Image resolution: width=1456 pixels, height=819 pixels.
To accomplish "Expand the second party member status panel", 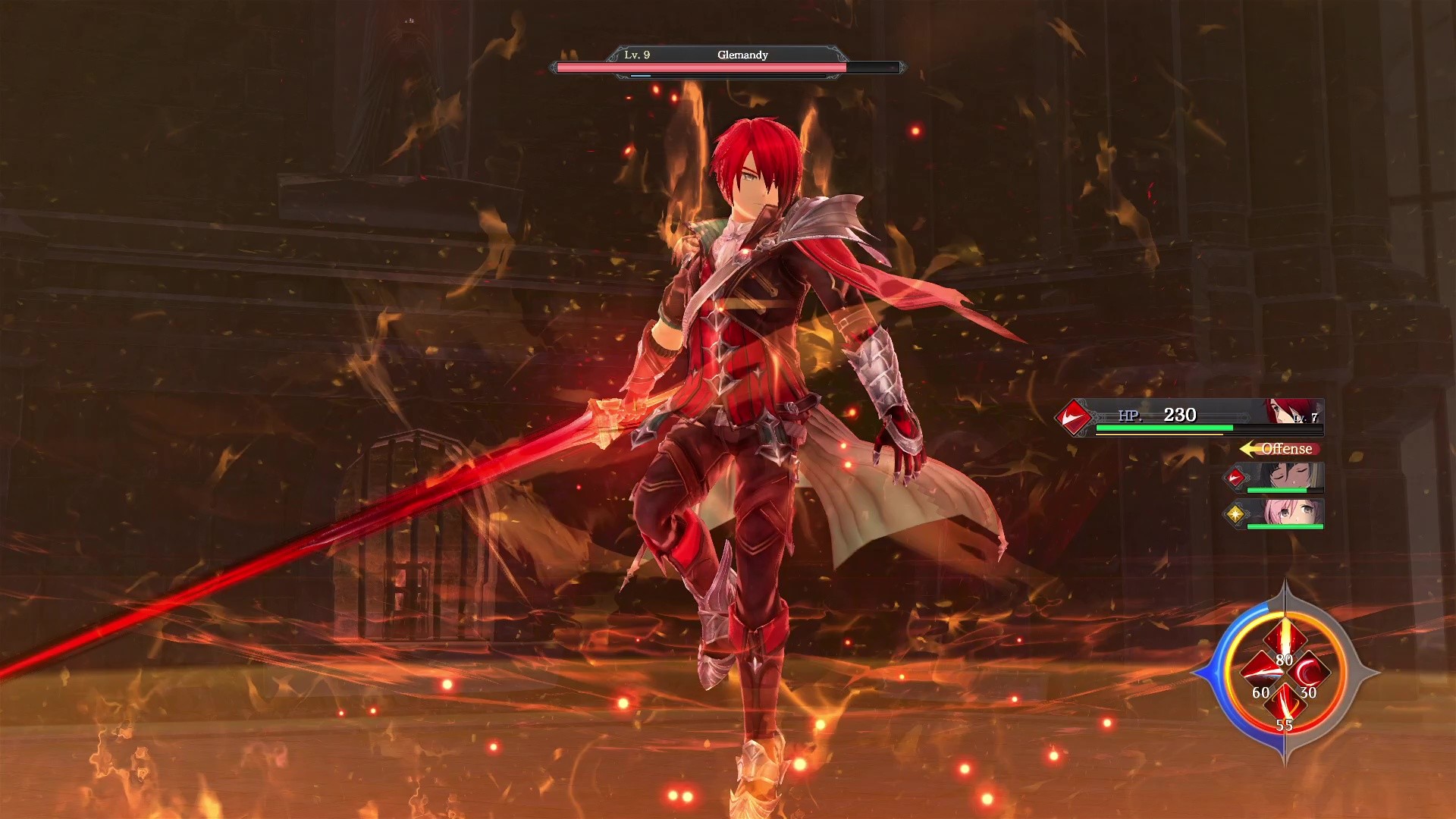I will (x=1281, y=515).
